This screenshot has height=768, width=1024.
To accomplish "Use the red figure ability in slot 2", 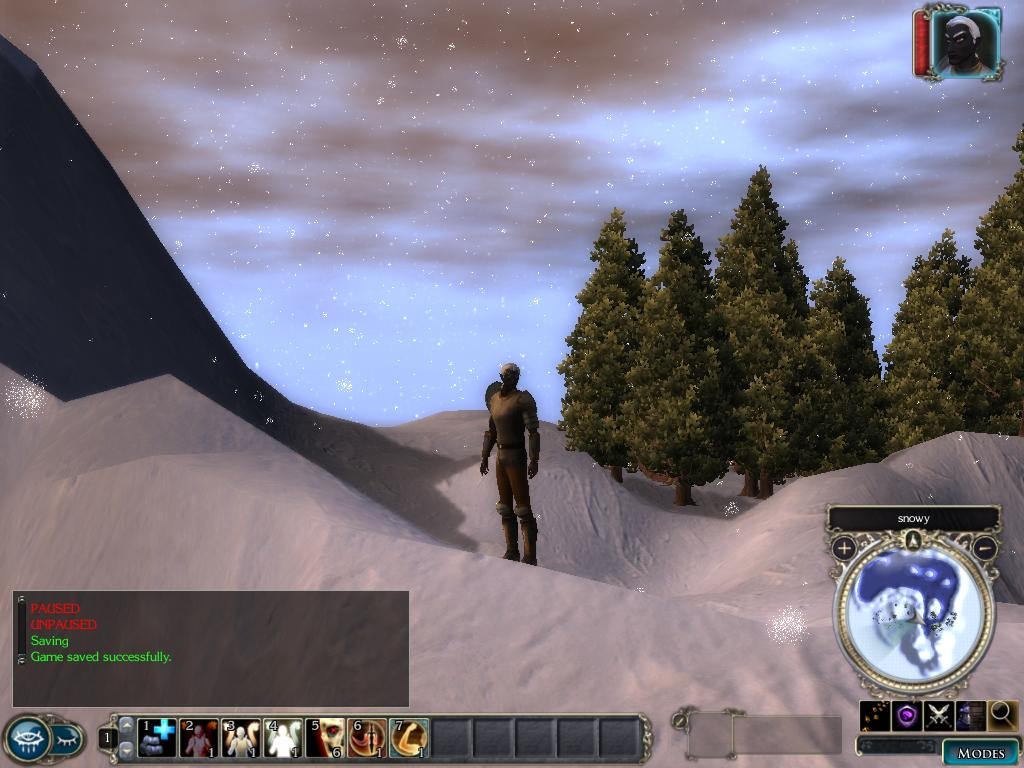I will [199, 738].
